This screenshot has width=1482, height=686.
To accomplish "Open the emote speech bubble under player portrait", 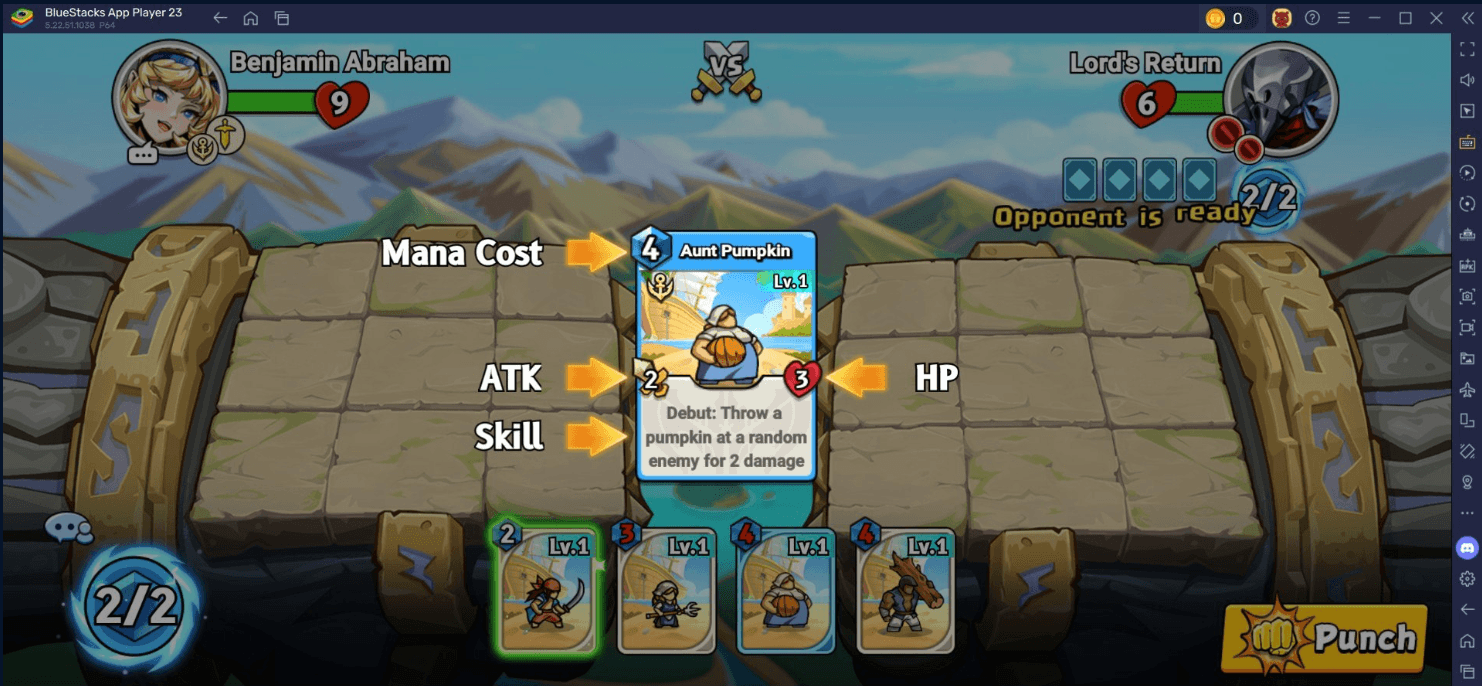I will click(143, 154).
